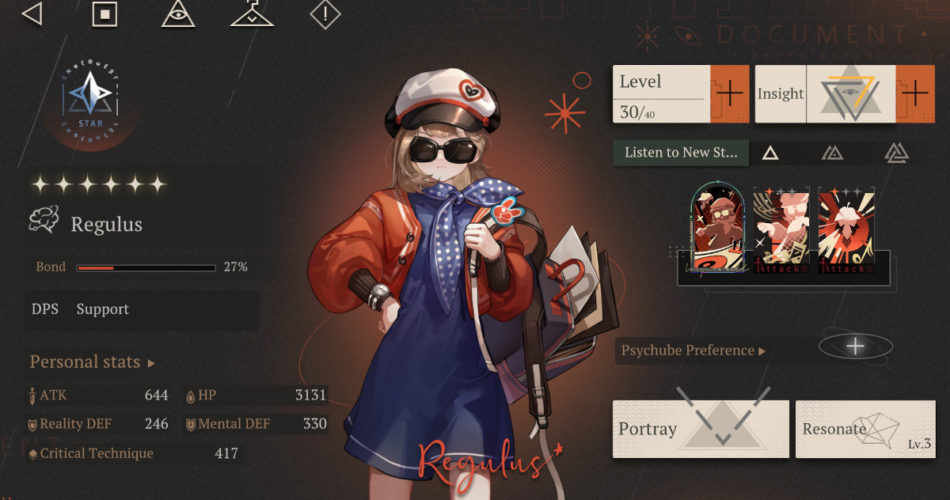This screenshot has width=950, height=500.
Task: Select the double triangle insight tab
Action: pyautogui.click(x=832, y=153)
